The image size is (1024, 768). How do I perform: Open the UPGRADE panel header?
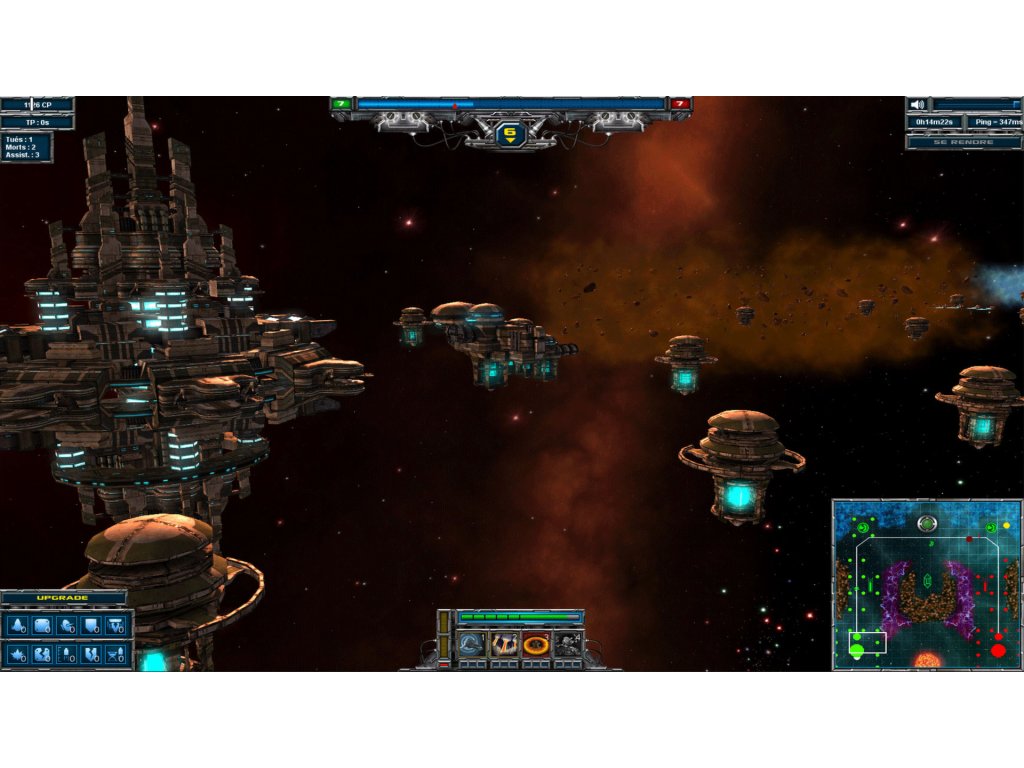pos(63,598)
